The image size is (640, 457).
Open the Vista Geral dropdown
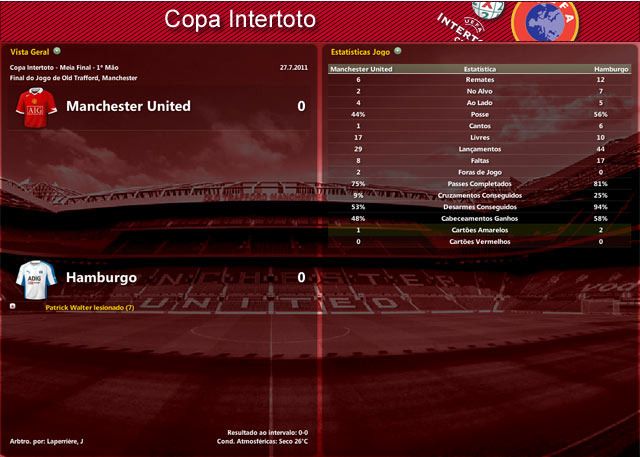pyautogui.click(x=57, y=50)
